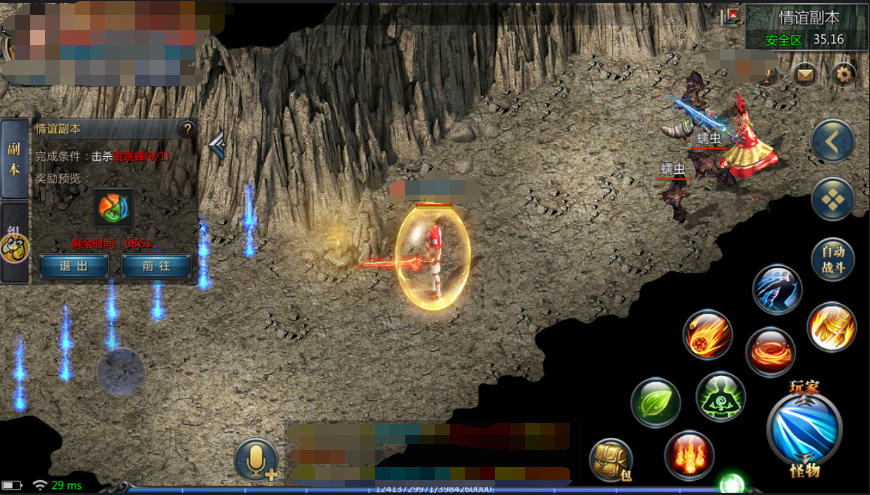
Task: Open the dungeon help question mark
Action: [x=186, y=128]
